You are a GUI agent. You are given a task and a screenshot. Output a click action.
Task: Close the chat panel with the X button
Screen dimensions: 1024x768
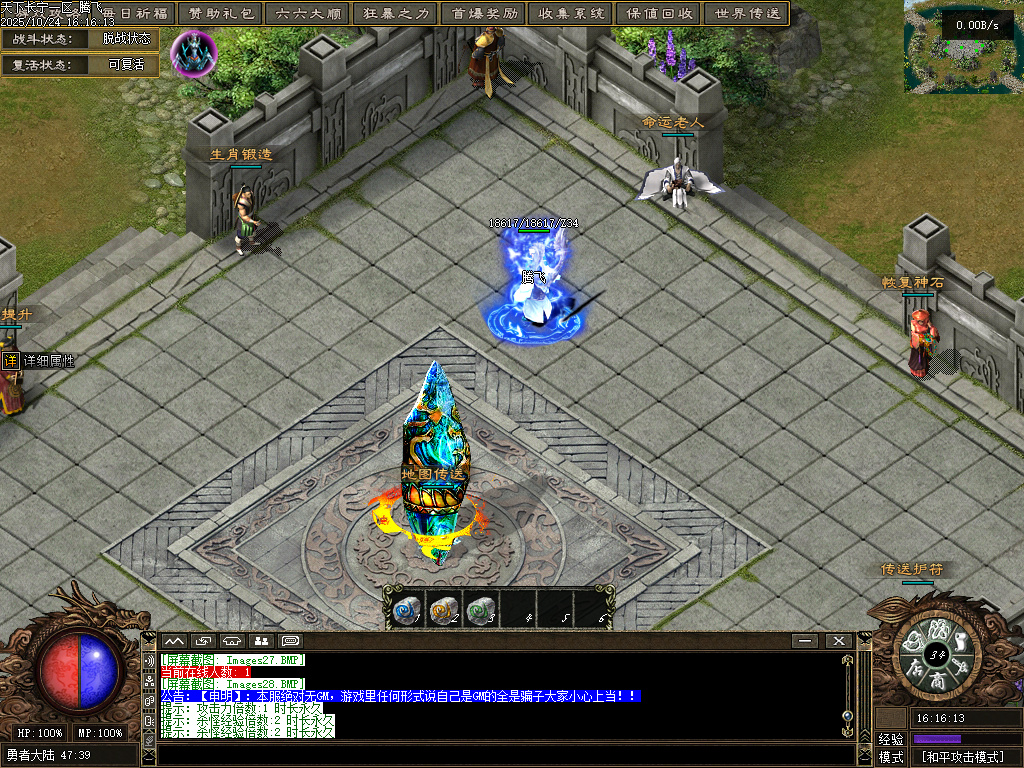tap(838, 640)
